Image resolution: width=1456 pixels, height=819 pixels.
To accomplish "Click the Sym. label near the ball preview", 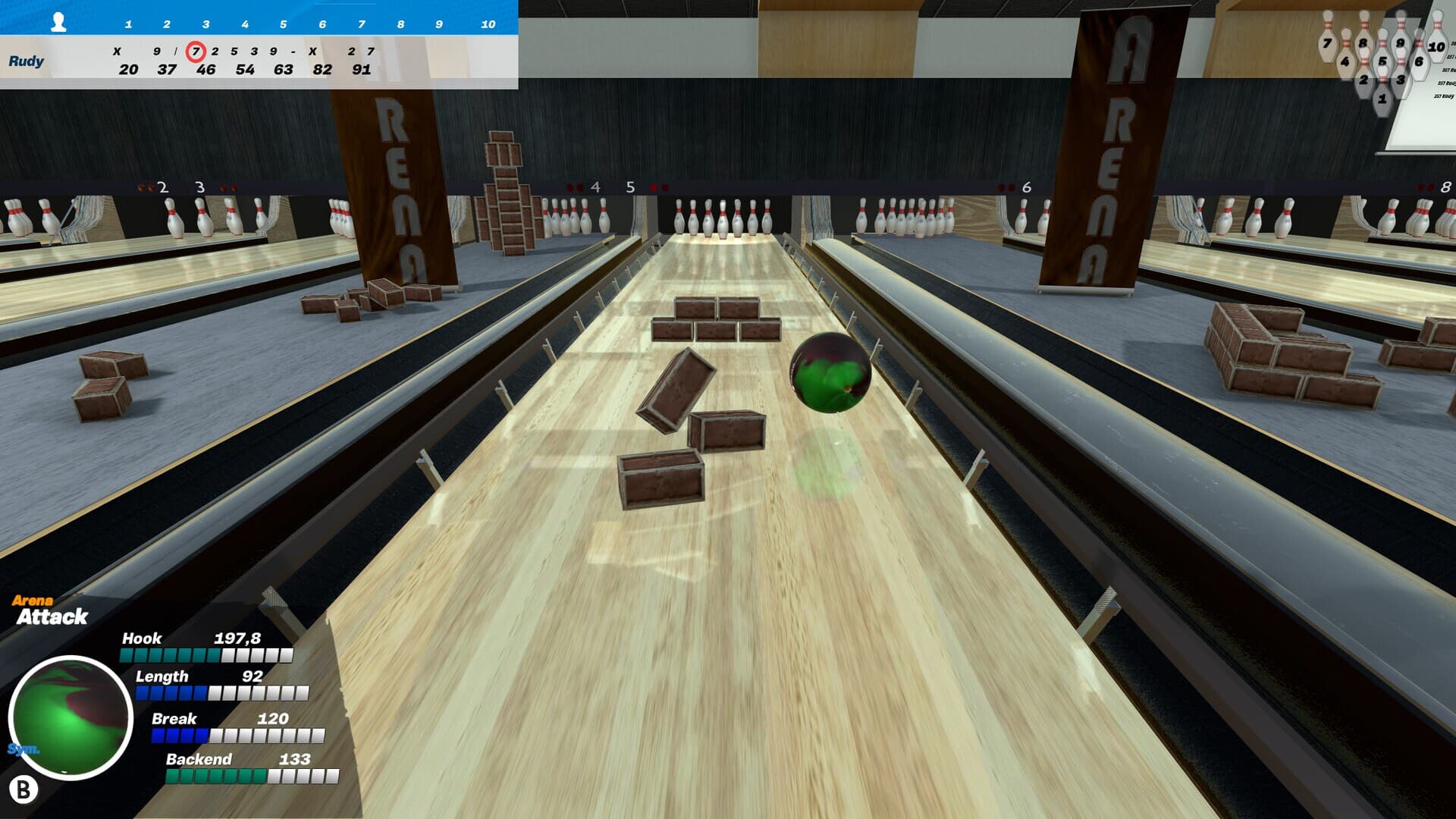I will tap(25, 747).
